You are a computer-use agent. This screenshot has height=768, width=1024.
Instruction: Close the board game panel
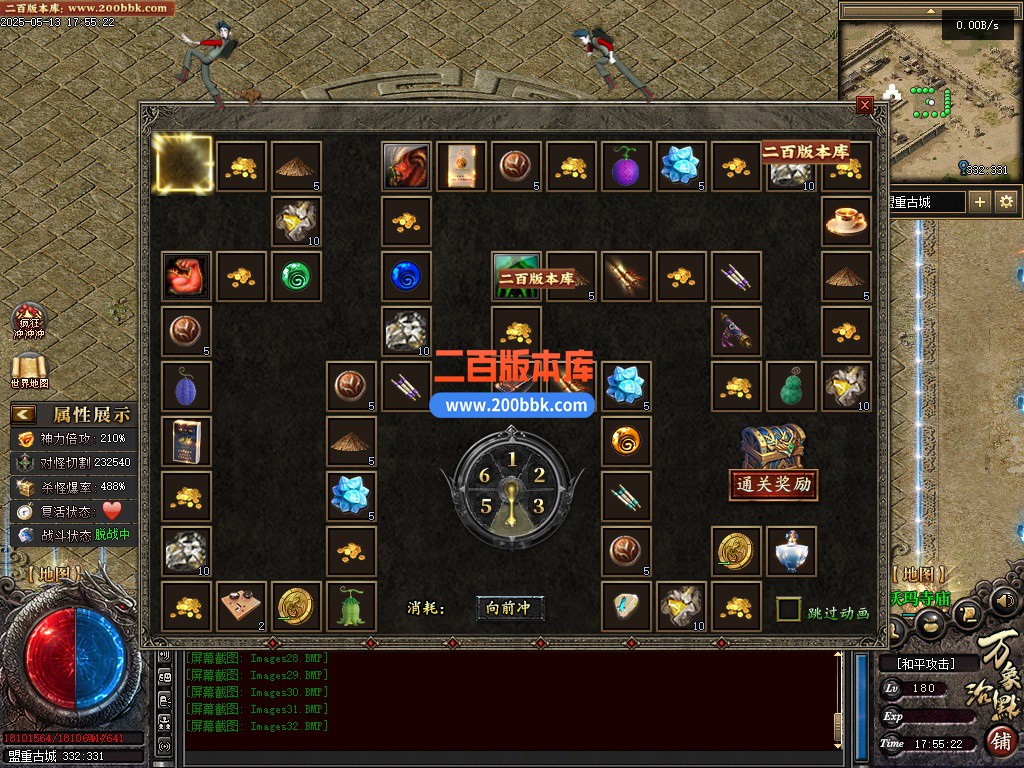tap(865, 104)
